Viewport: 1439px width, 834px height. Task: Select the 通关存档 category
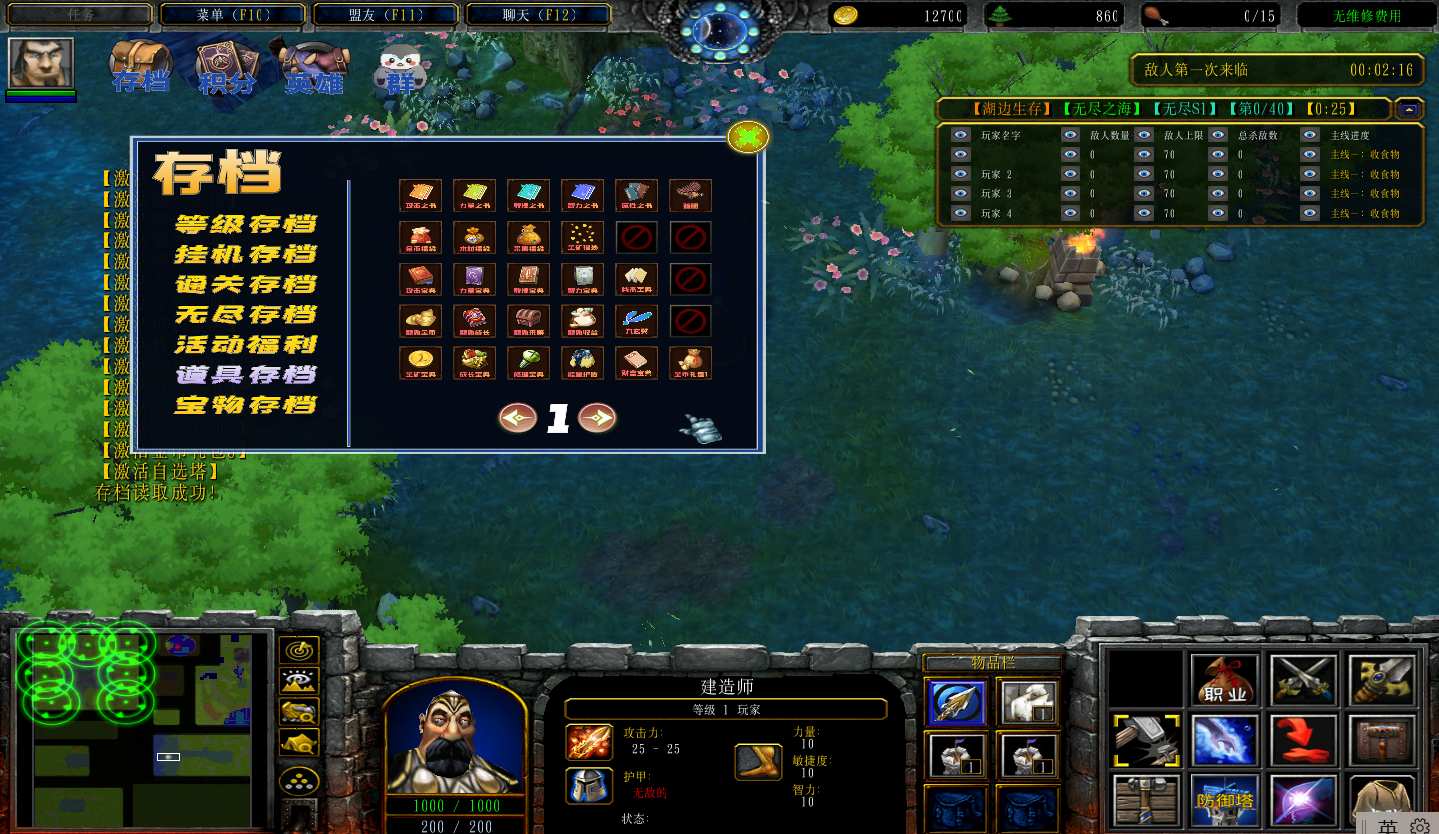click(x=246, y=284)
